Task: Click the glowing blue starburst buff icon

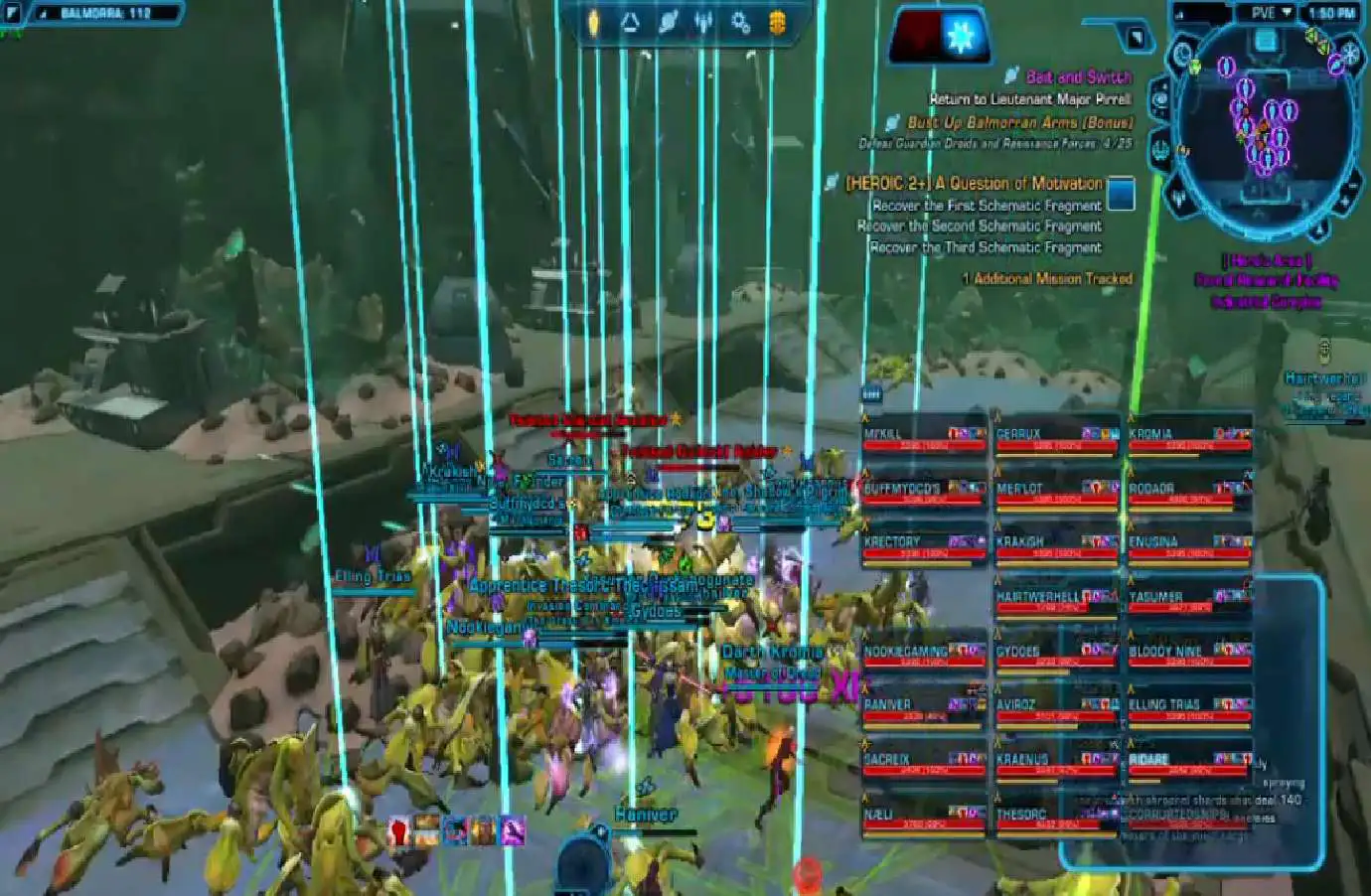Action: pos(961,36)
